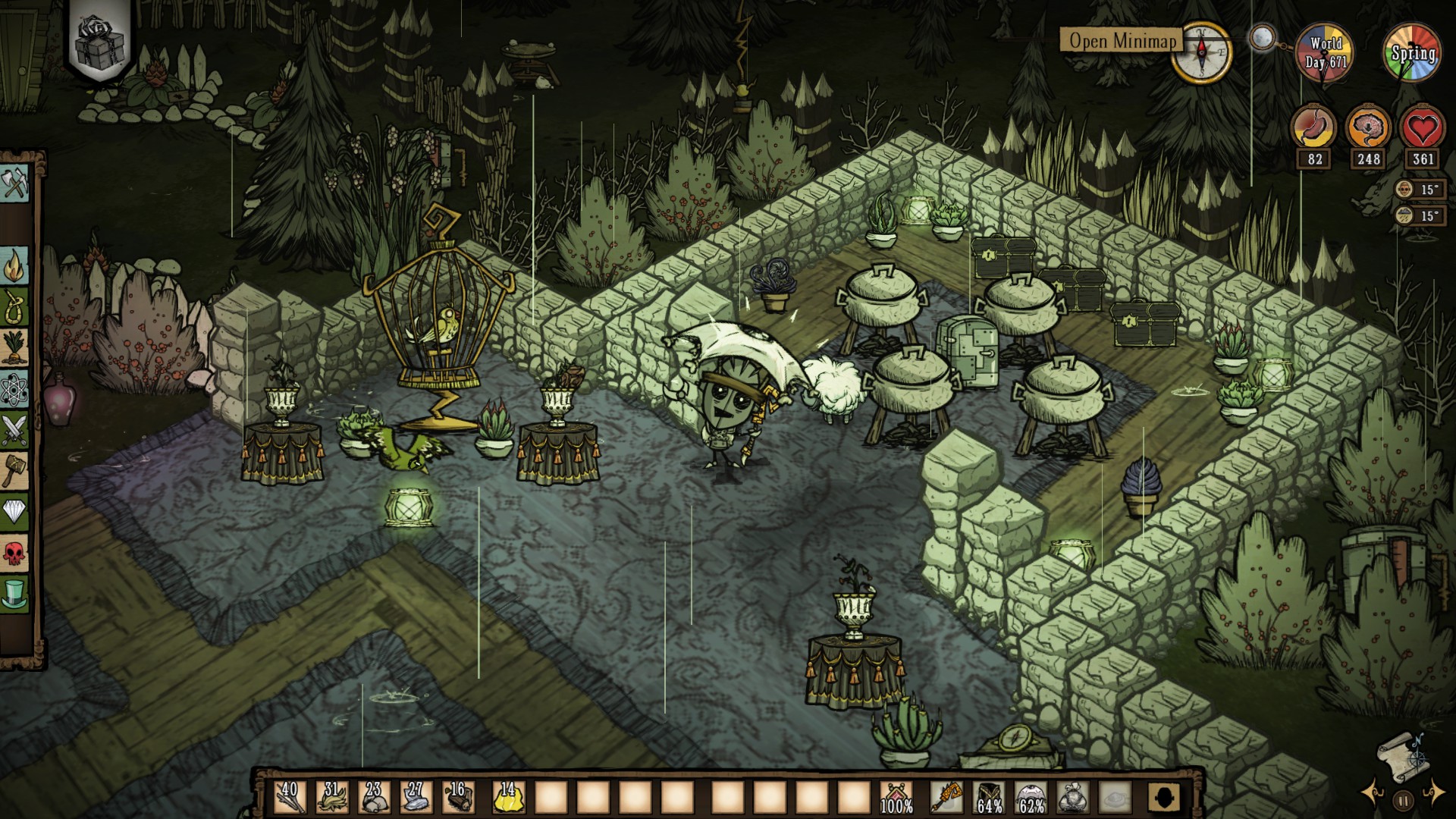Choose the Fight crossed-swords tab
This screenshot has height=819, width=1456.
(14, 430)
